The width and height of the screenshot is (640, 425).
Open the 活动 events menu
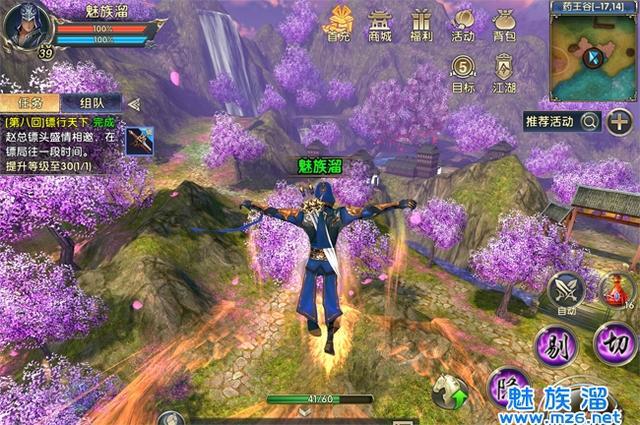click(x=463, y=25)
